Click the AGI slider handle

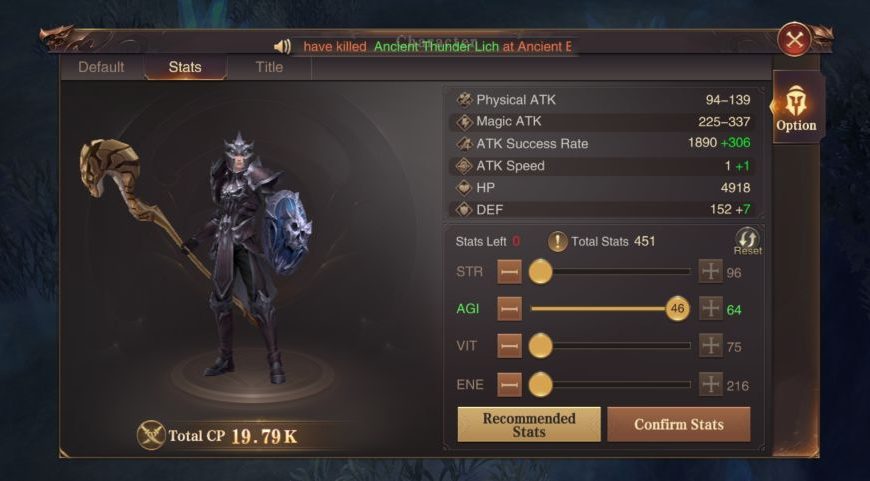(x=678, y=309)
